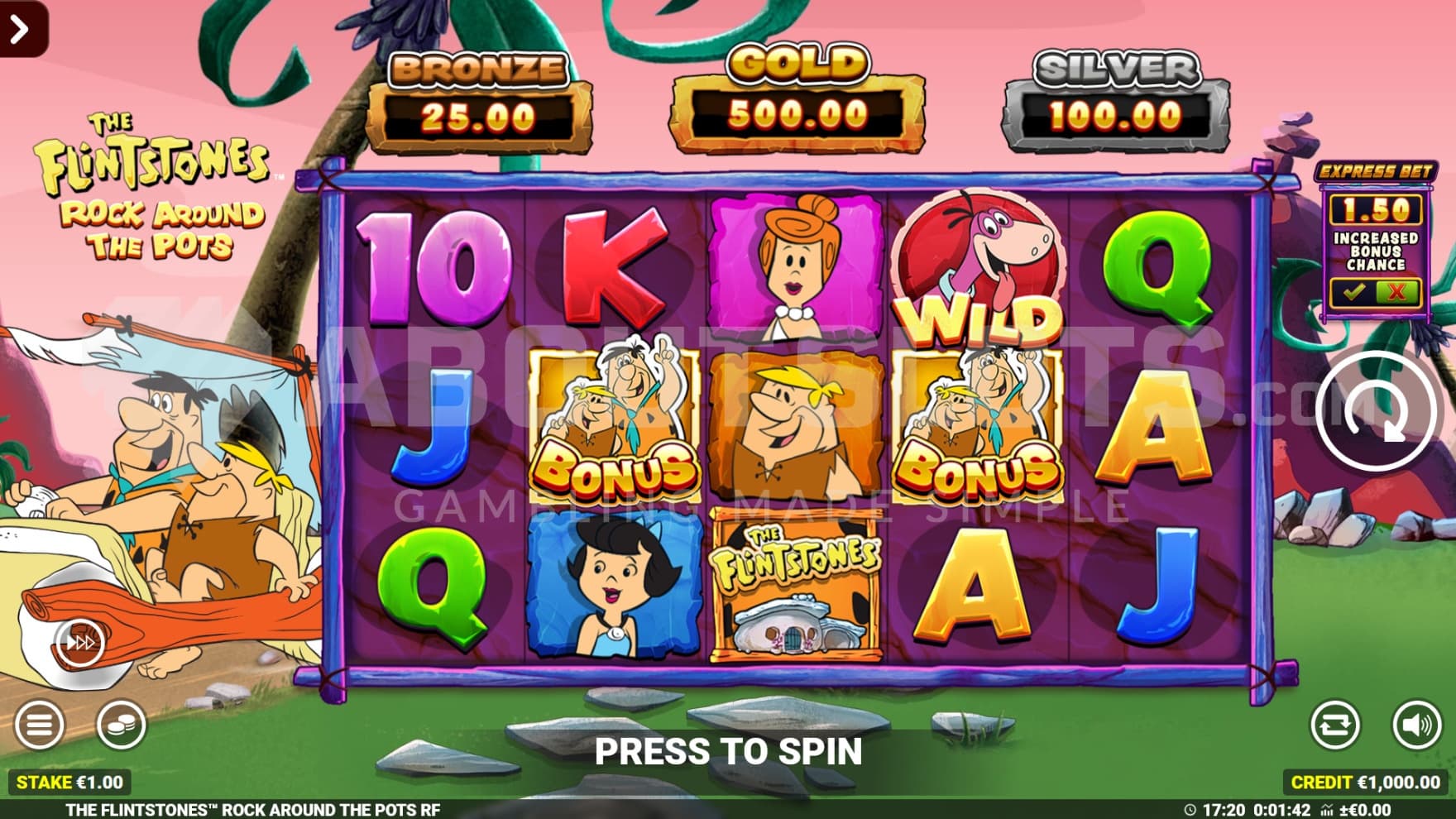The image size is (1456, 819).
Task: Open the autoplay loop button
Action: tap(1334, 726)
